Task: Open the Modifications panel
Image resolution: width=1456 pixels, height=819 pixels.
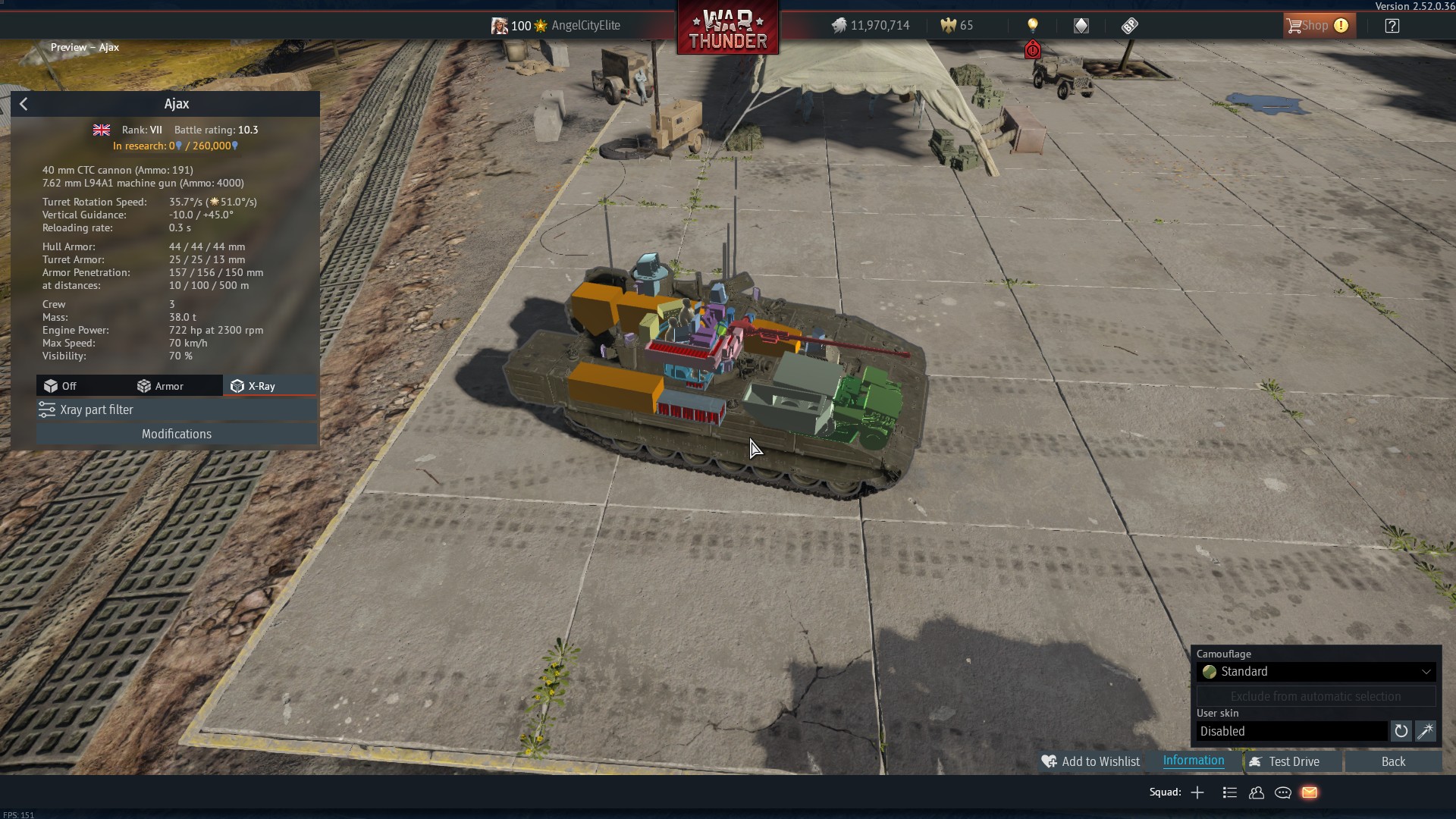Action: [x=176, y=434]
